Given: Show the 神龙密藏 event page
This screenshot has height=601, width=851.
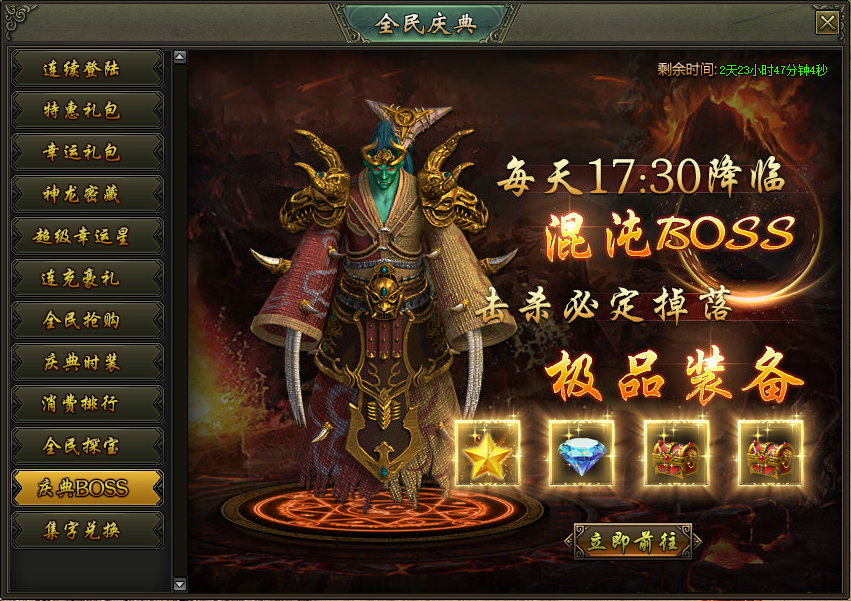Looking at the screenshot, I should pyautogui.click(x=86, y=195).
